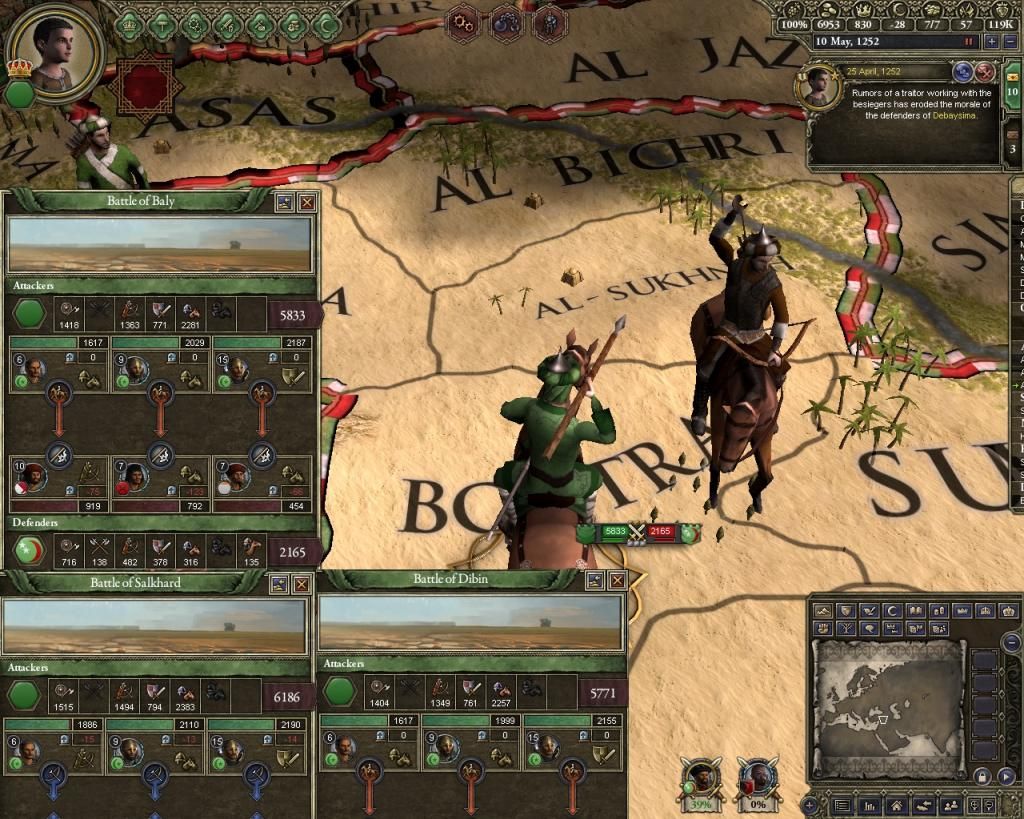Close the Battle of Salkhard window
This screenshot has width=1024, height=819.
click(x=301, y=583)
